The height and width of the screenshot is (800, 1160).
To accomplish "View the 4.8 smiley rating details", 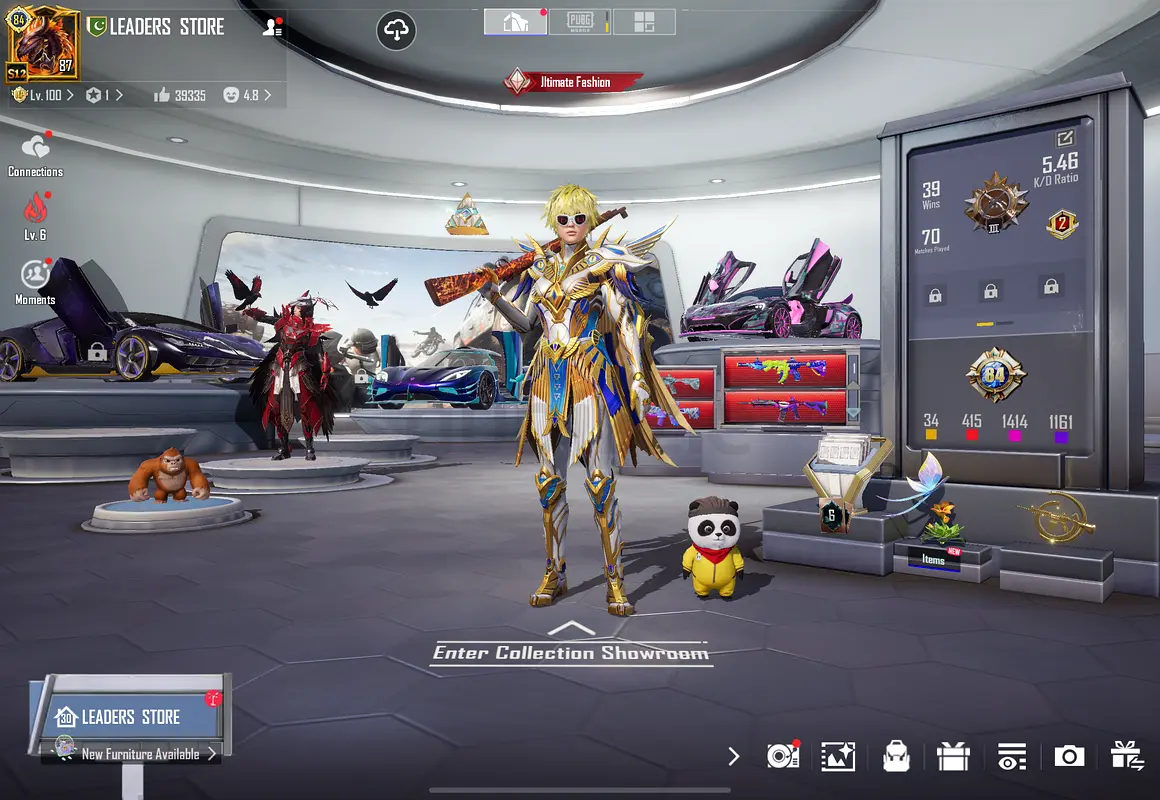I will point(246,95).
